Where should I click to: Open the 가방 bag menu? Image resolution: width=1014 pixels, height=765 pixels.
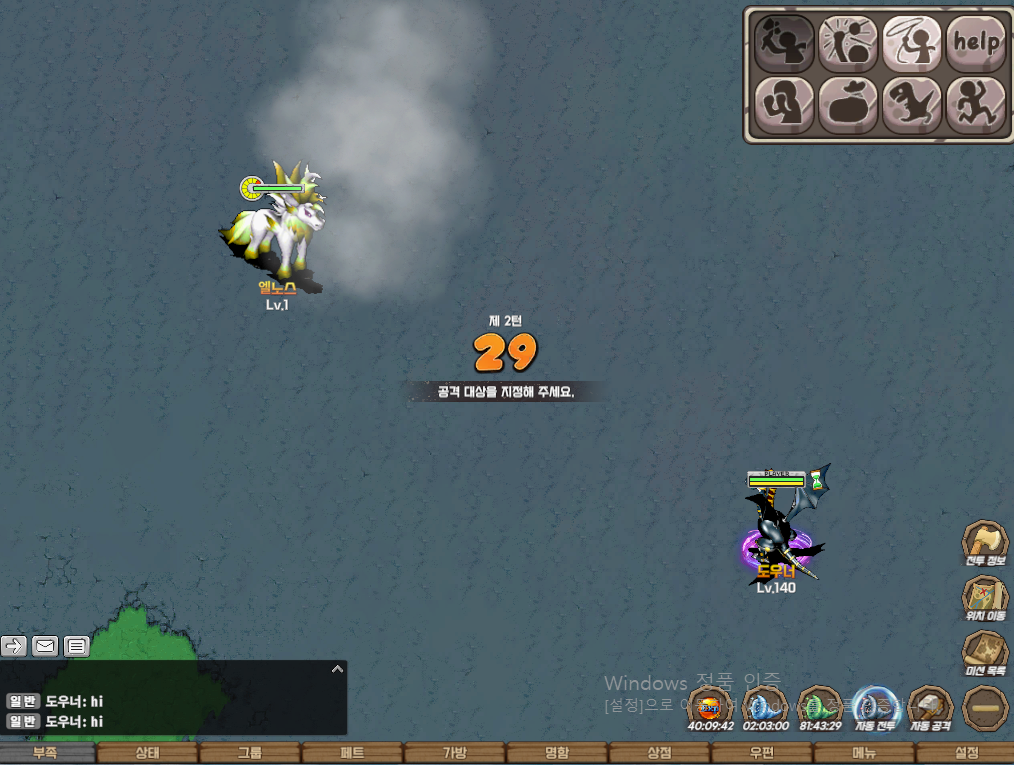(454, 753)
